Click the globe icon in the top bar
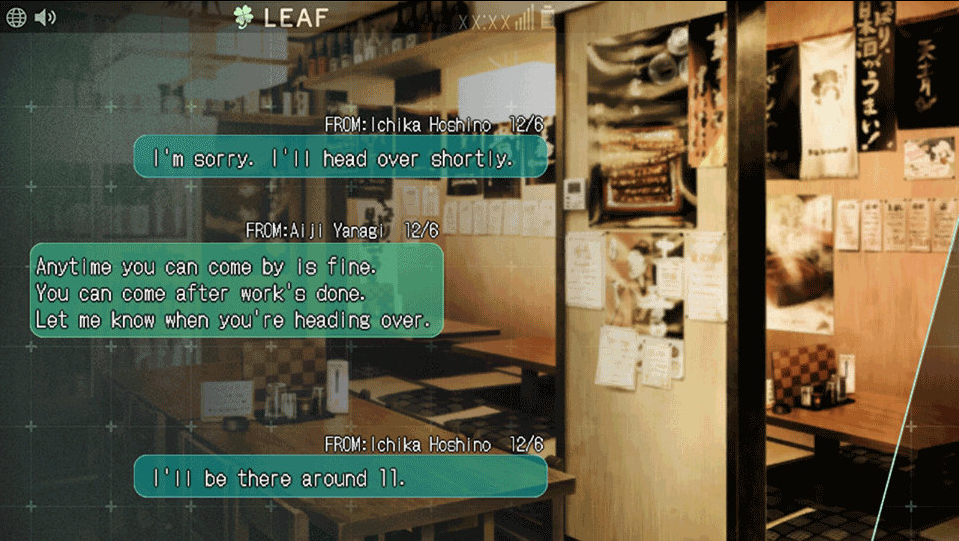 click(16, 18)
